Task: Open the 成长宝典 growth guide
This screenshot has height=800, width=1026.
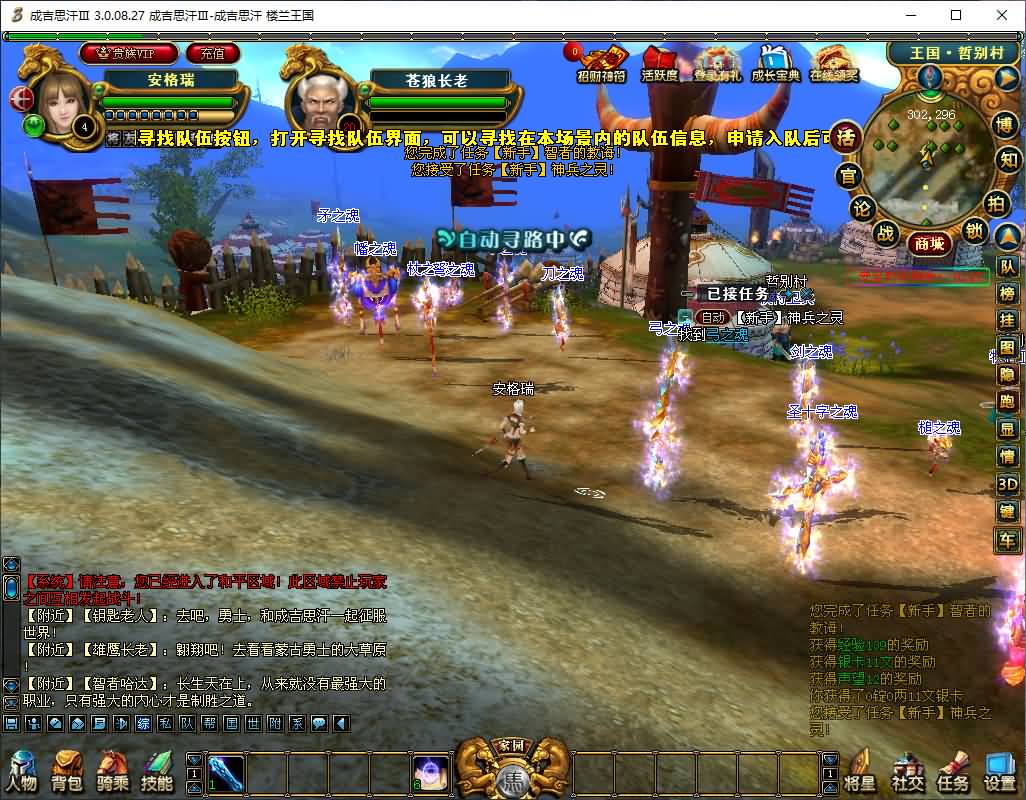Action: coord(775,63)
